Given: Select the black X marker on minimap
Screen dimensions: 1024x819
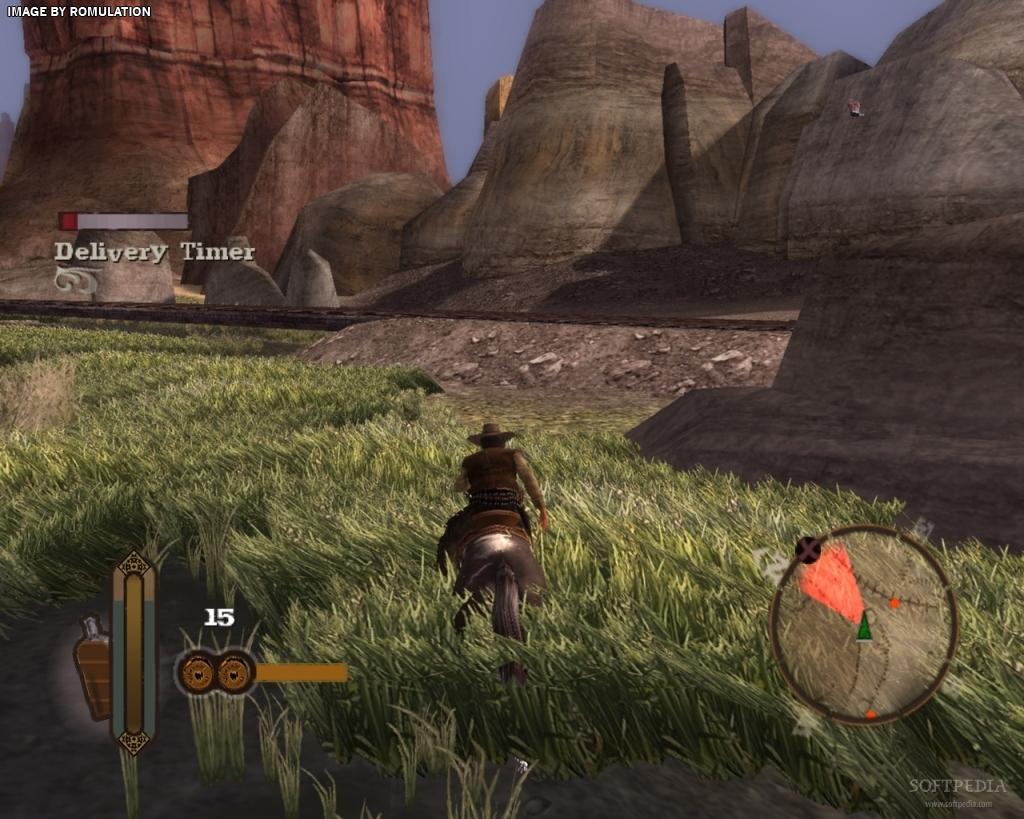Looking at the screenshot, I should [808, 549].
